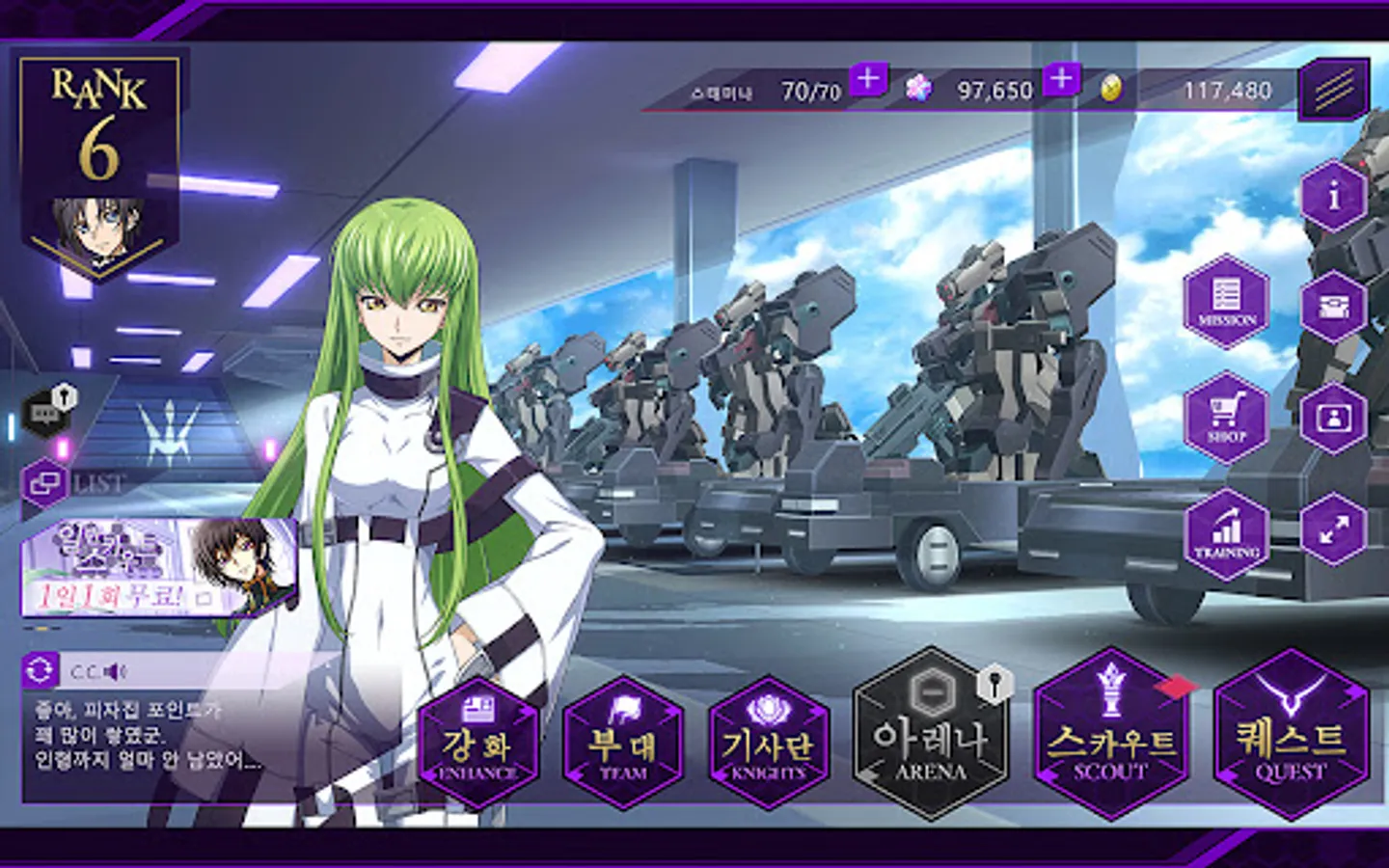Screen dimensions: 1389x868
Task: Toggle the expand arrows hexagon
Action: click(1334, 528)
